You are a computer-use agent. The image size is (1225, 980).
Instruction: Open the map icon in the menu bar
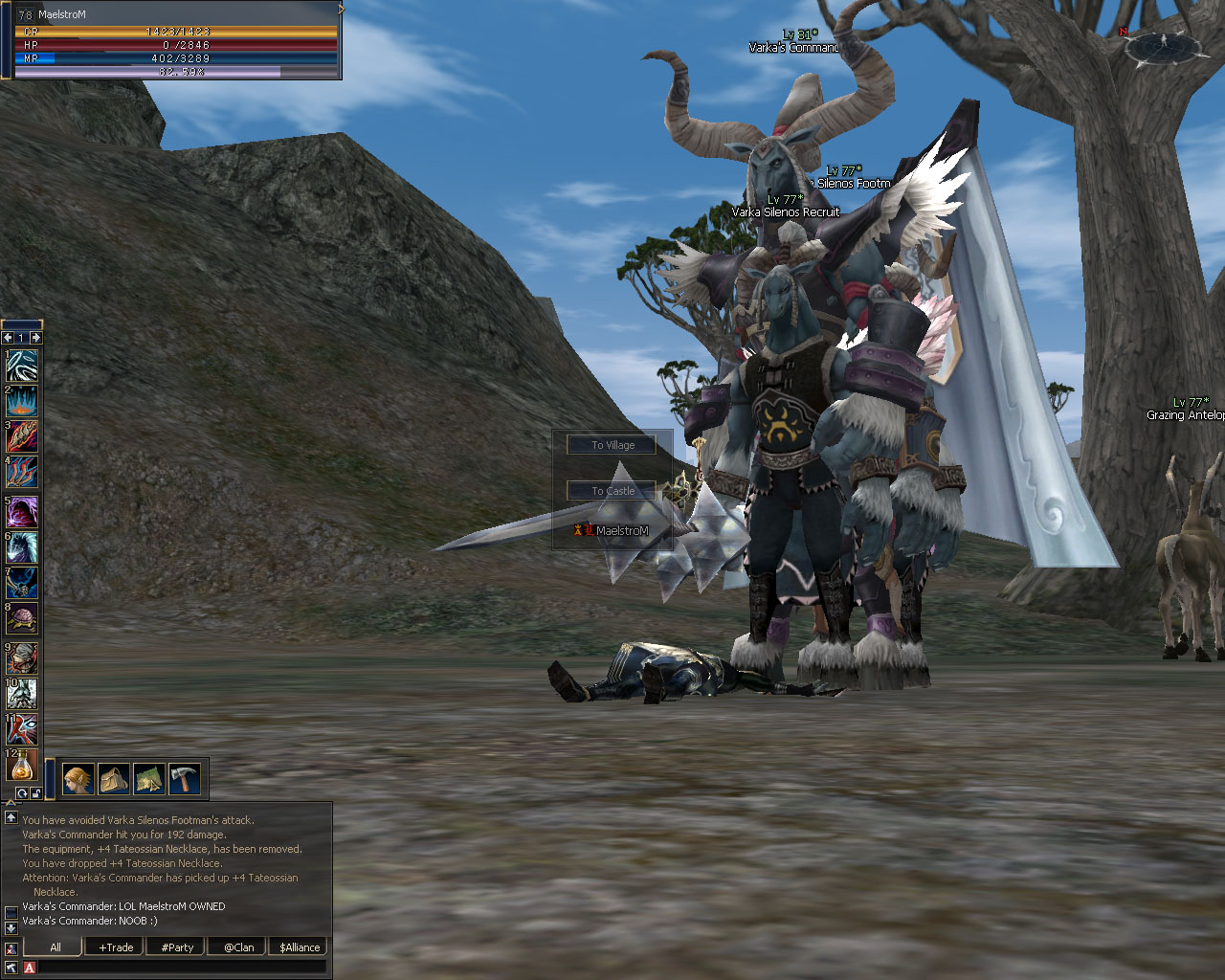pyautogui.click(x=149, y=779)
